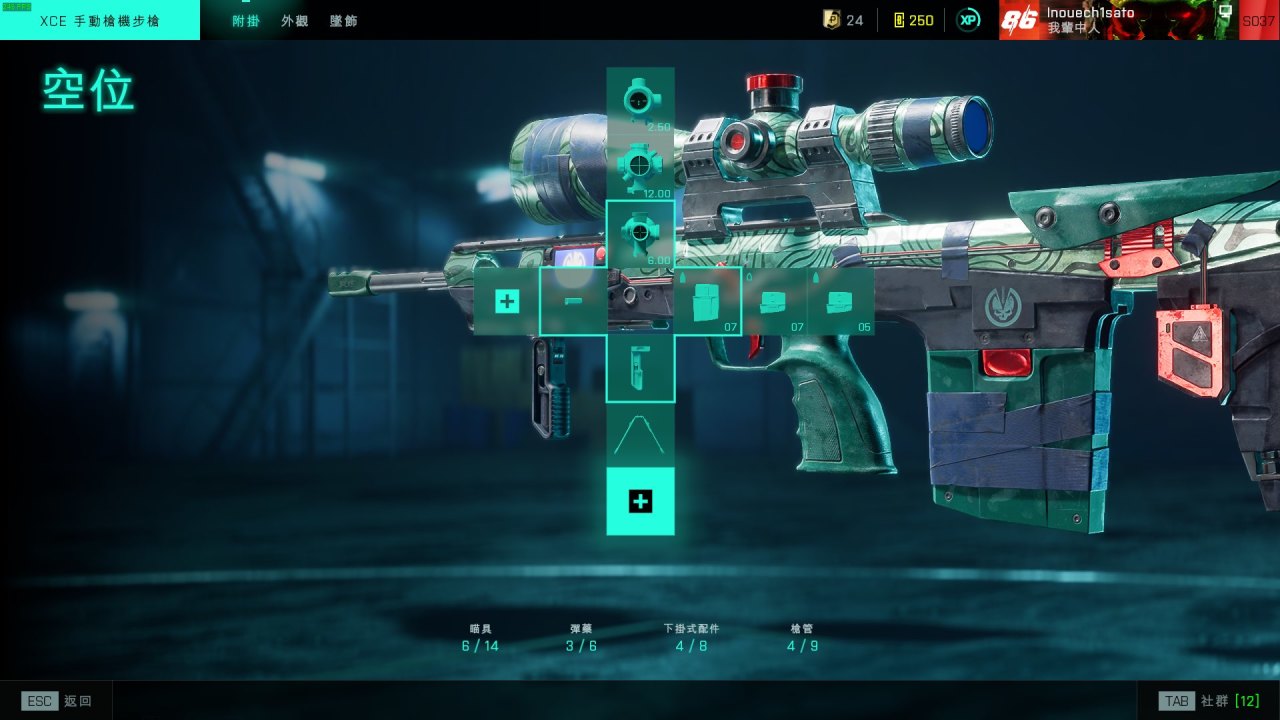Select the tall magazine slot marked 07
This screenshot has height=720, width=1280.
707,301
